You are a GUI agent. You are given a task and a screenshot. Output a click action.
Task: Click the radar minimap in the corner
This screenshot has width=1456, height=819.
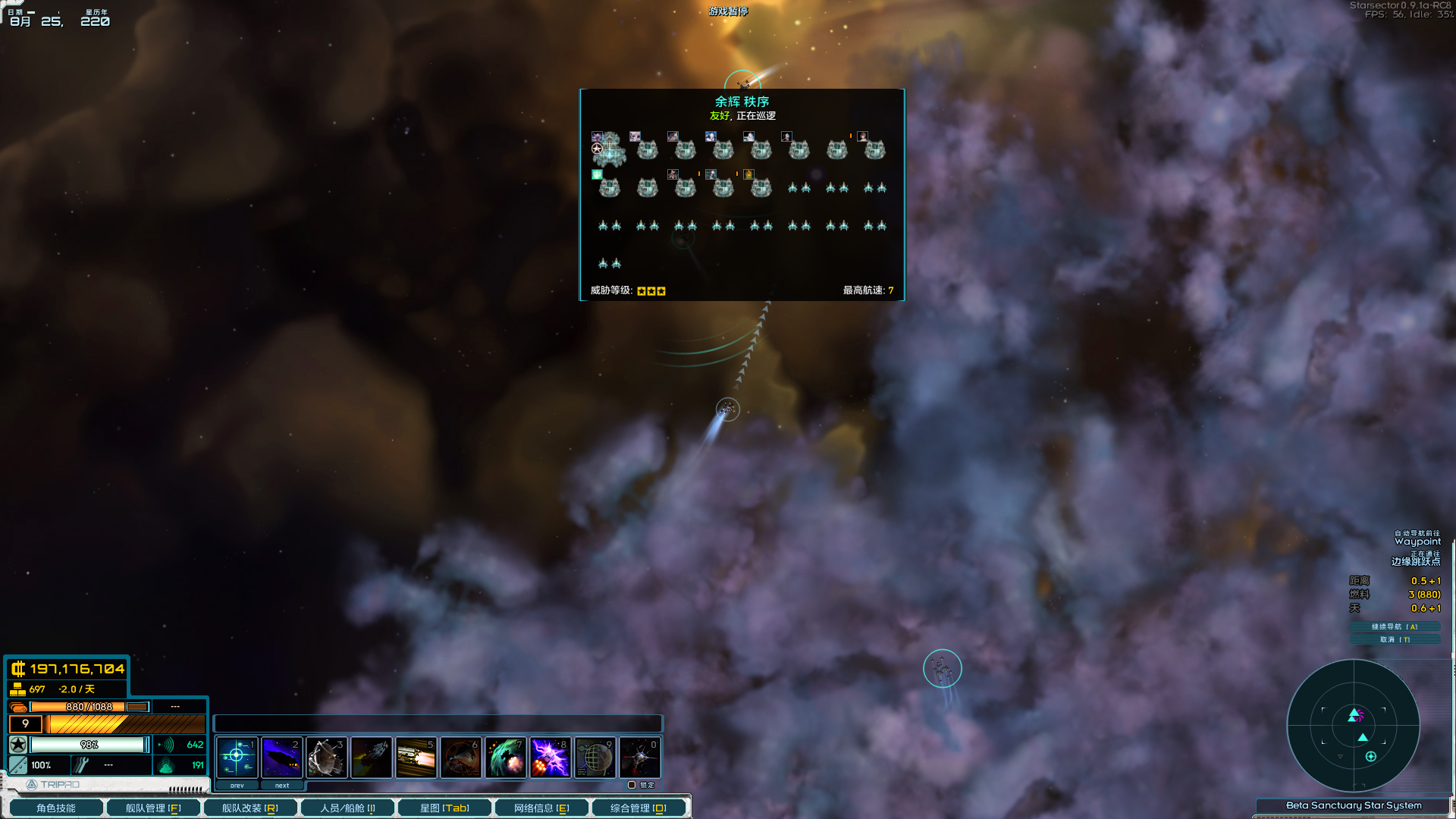(x=1354, y=726)
